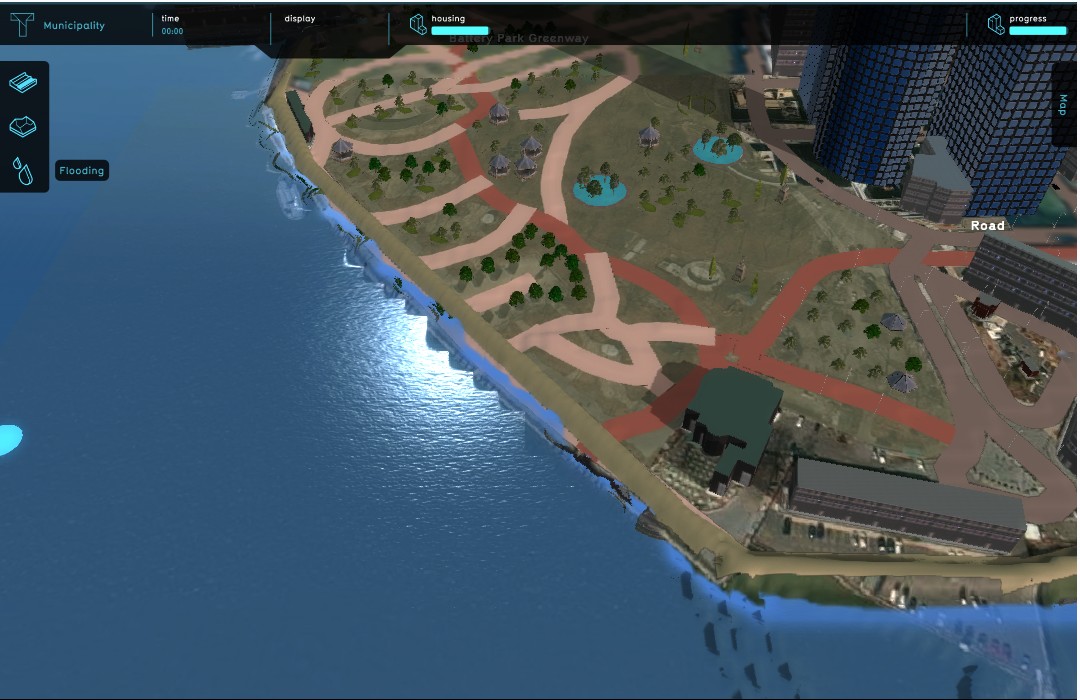
Task: Open the progress indicator panel
Action: (1026, 25)
